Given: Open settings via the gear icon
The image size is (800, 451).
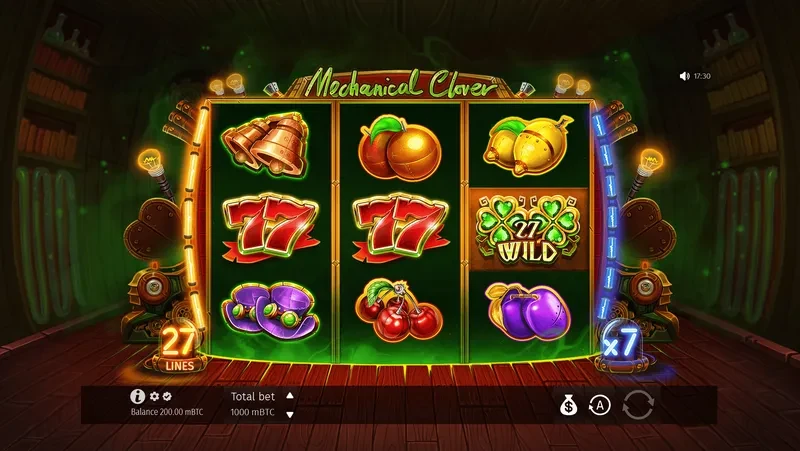Looking at the screenshot, I should click(x=155, y=397).
